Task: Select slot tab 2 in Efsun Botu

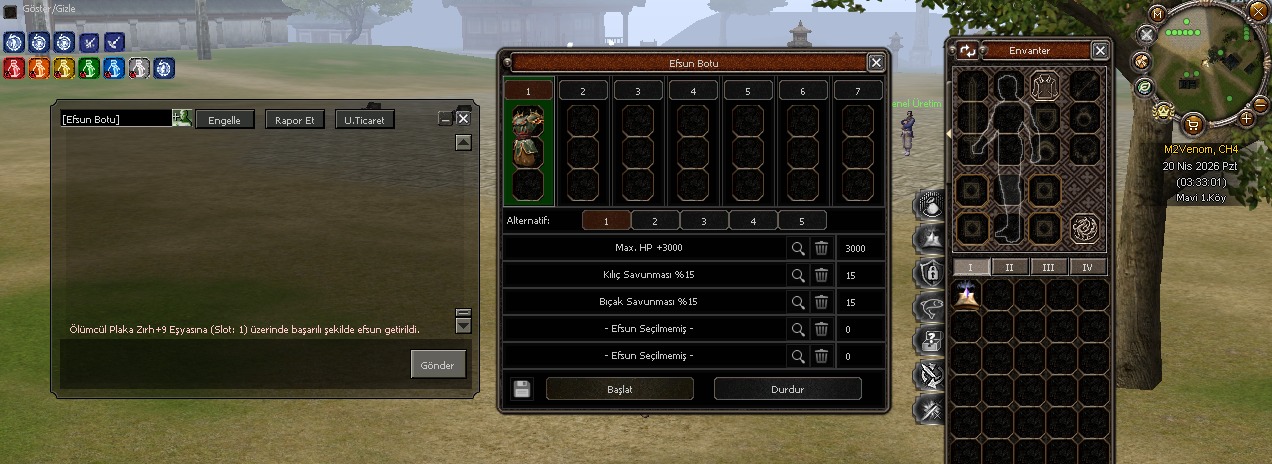Action: [x=583, y=91]
